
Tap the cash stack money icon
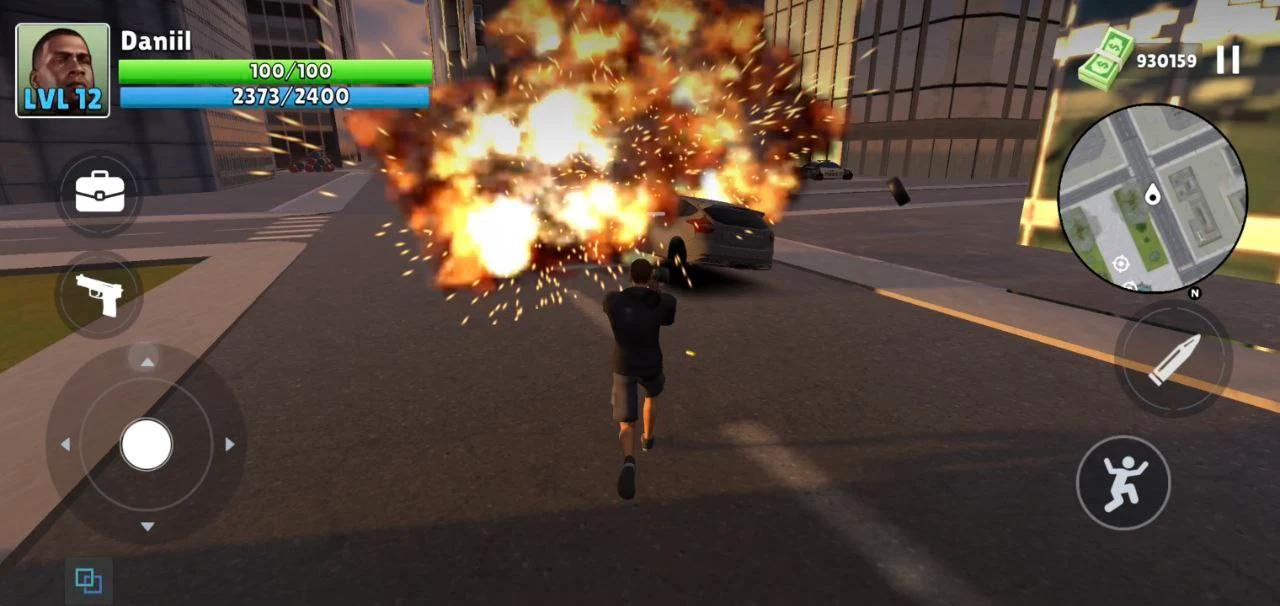click(1105, 59)
